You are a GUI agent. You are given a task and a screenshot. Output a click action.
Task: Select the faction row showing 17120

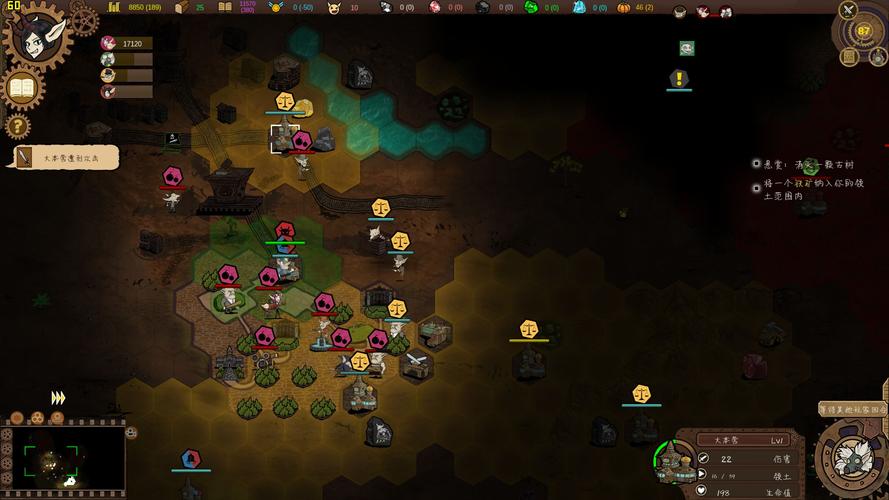tap(126, 44)
